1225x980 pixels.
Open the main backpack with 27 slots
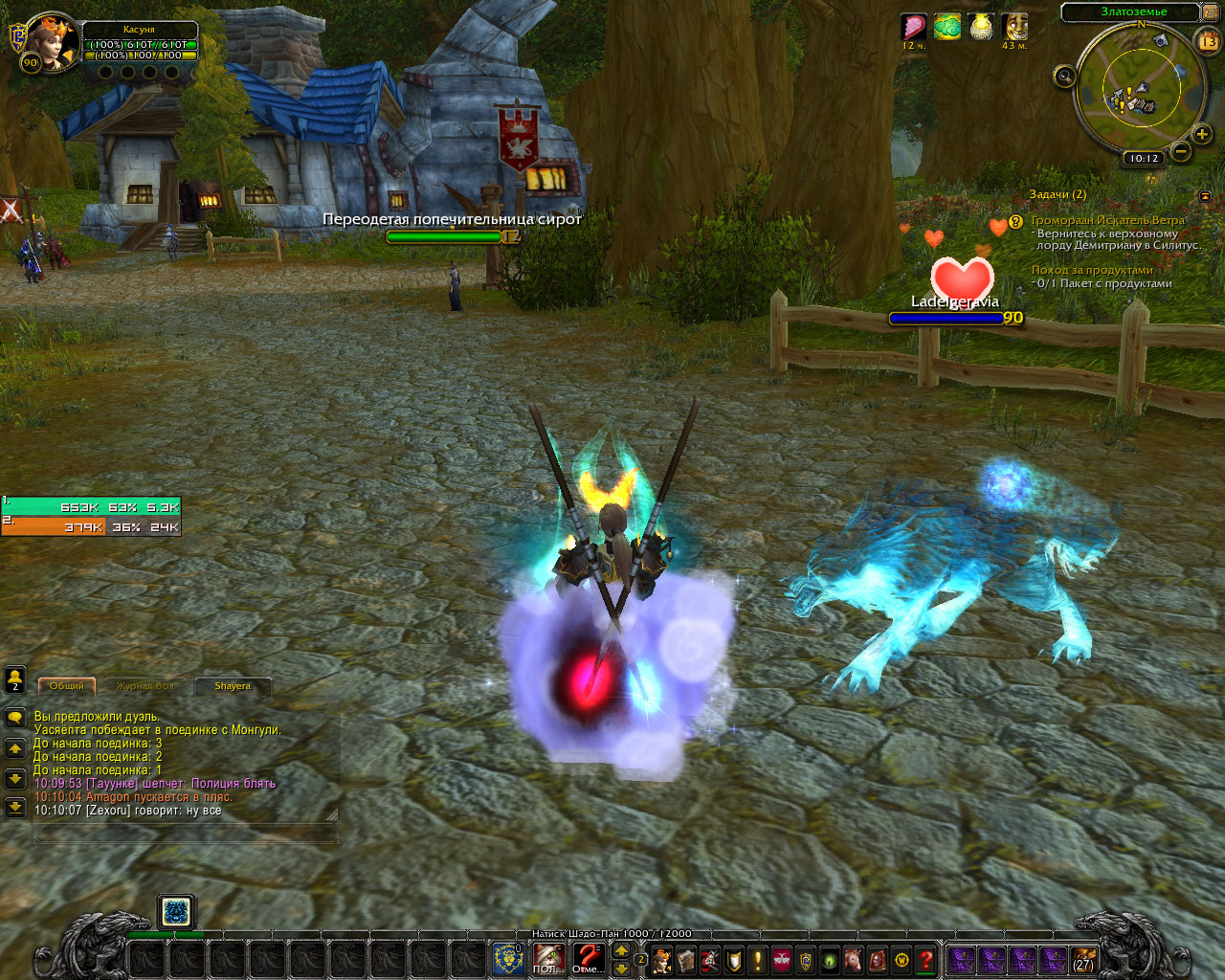pyautogui.click(x=1083, y=960)
